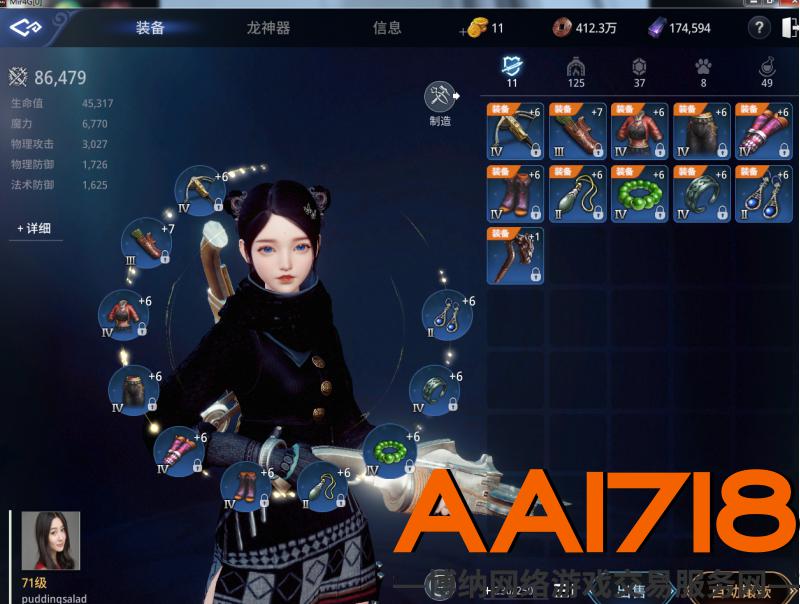Select the shield equipment category showing 11

click(x=512, y=70)
